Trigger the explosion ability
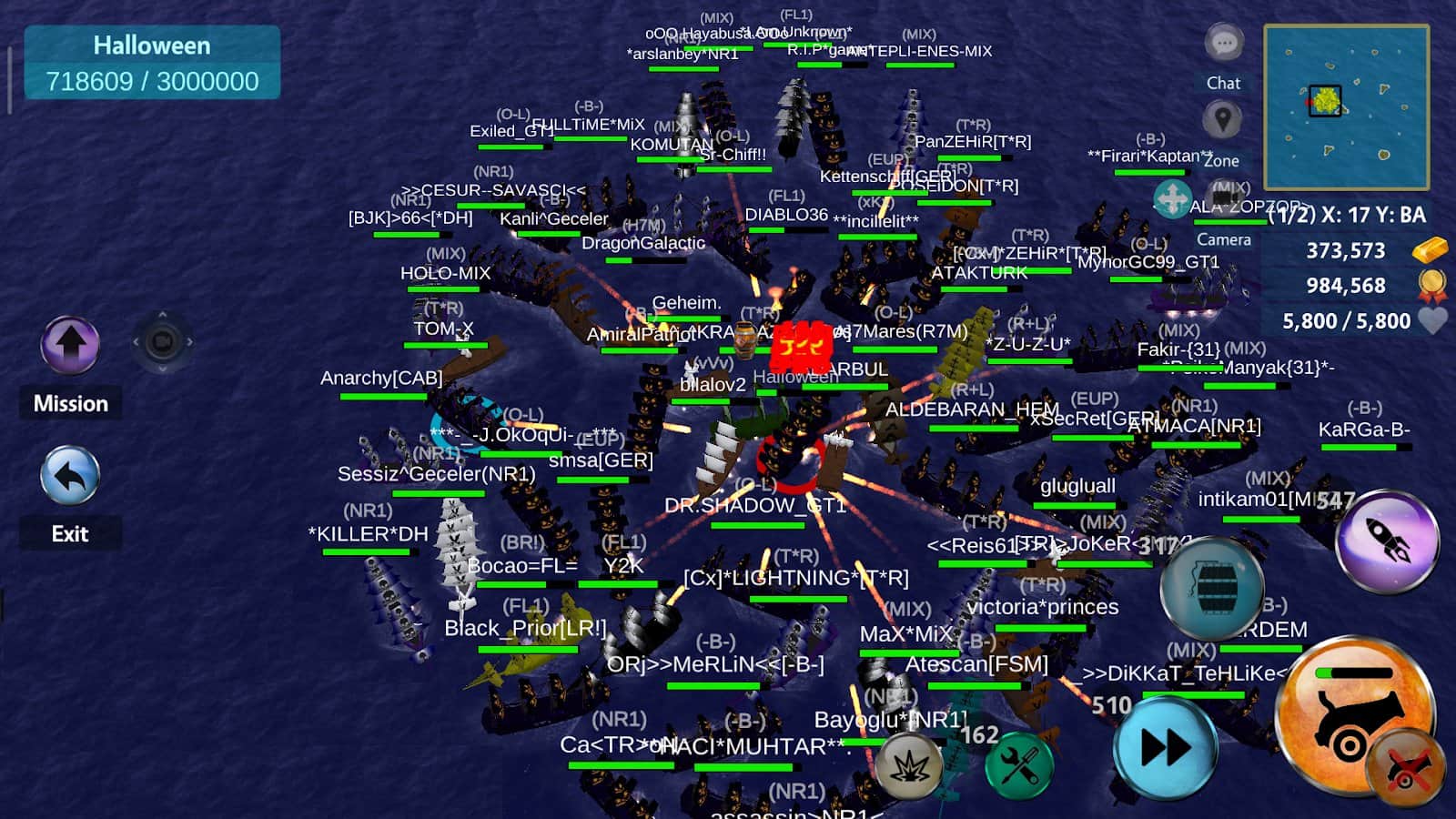The image size is (1456, 819). click(x=908, y=765)
